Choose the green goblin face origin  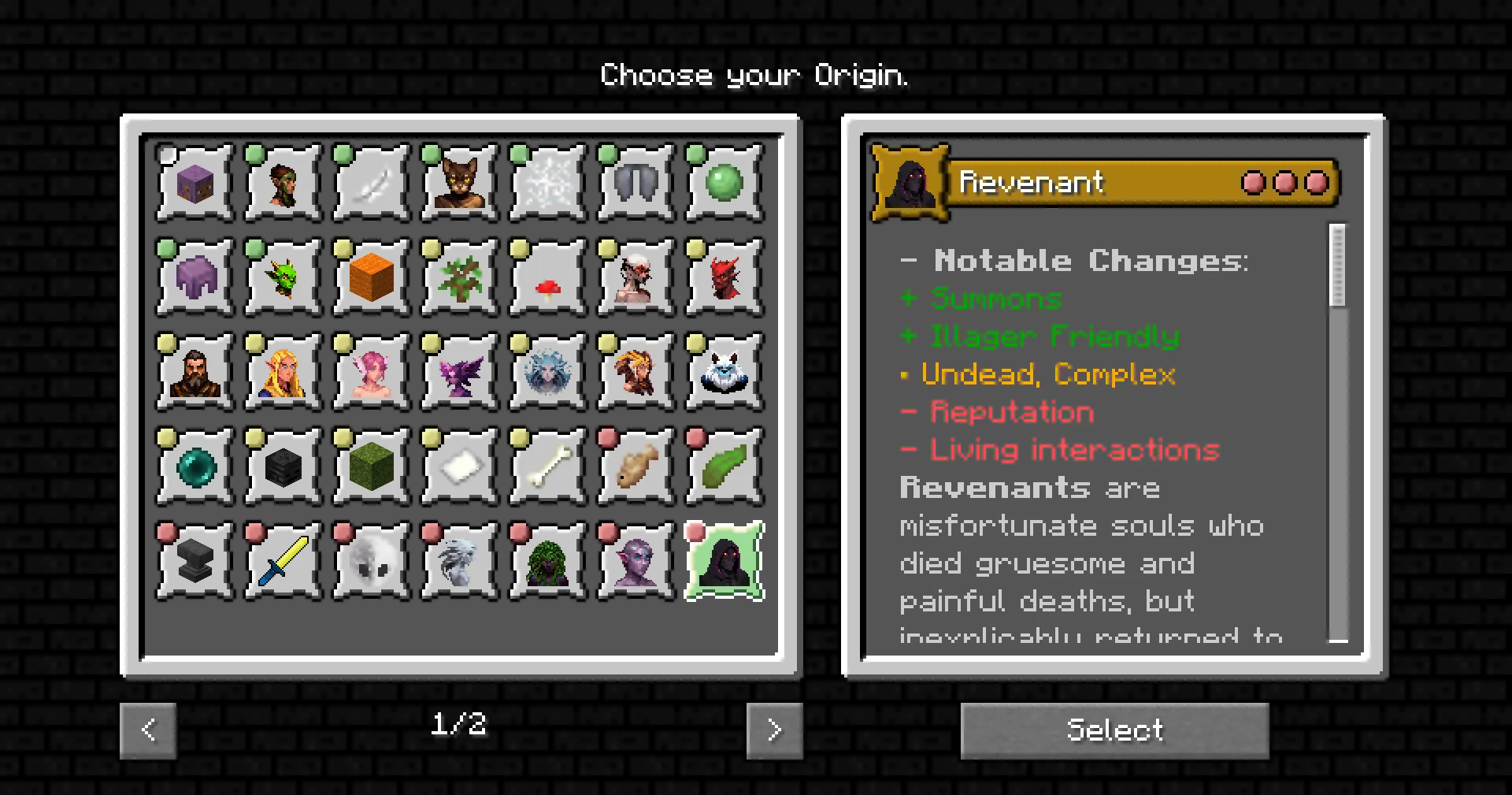[x=282, y=277]
